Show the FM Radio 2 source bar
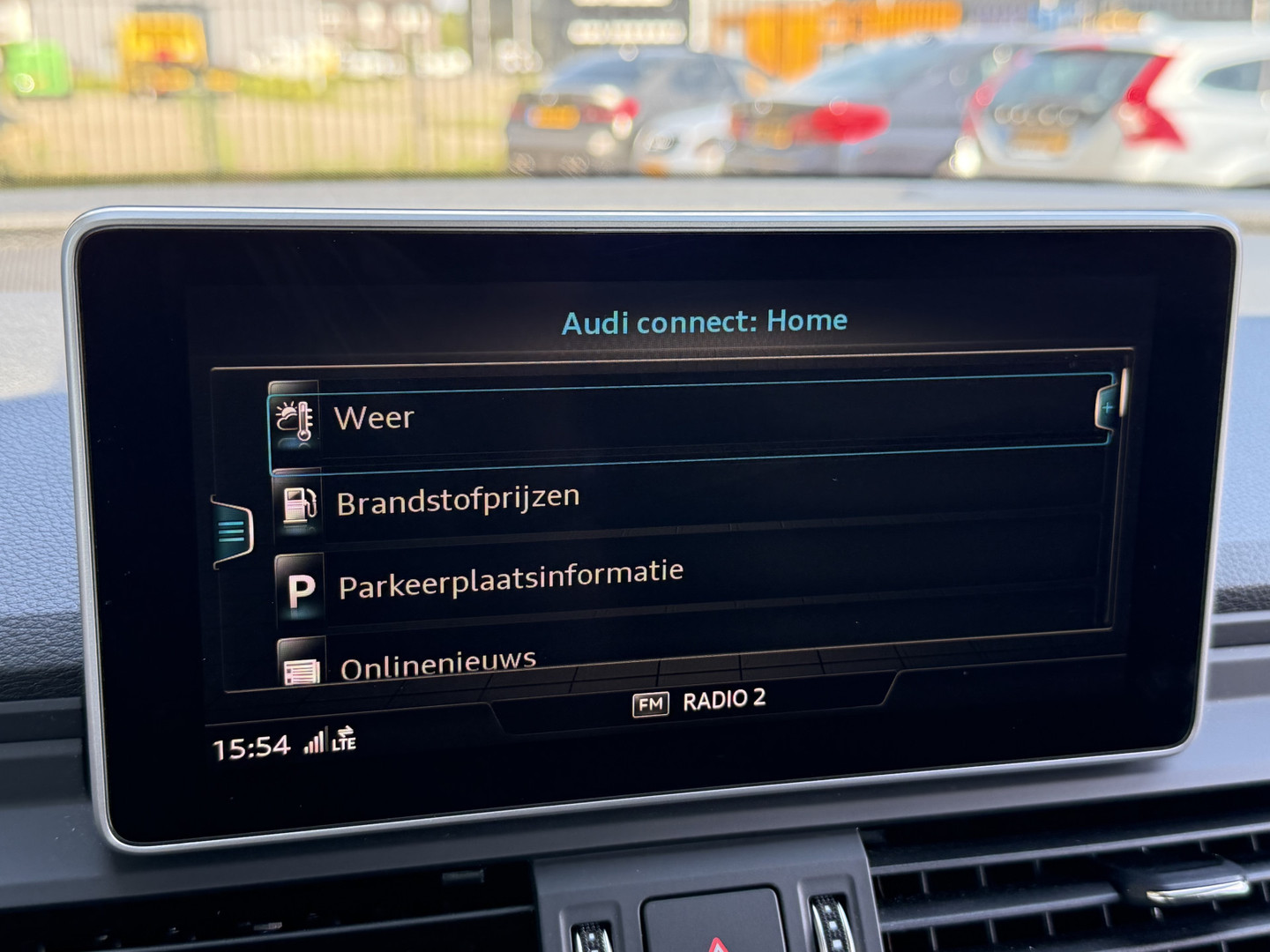This screenshot has width=1270, height=952. click(698, 702)
